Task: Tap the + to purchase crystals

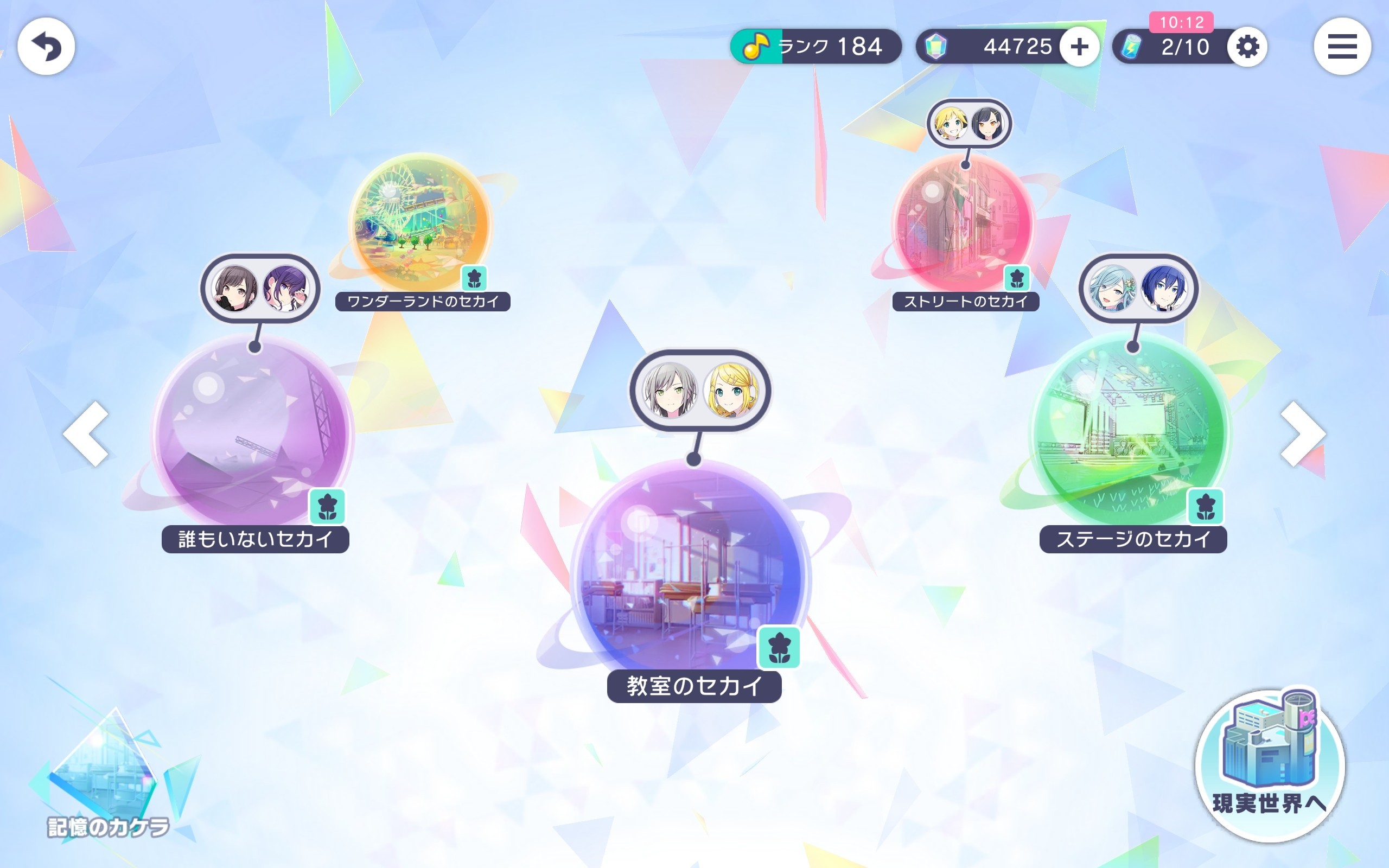Action: click(x=1081, y=47)
